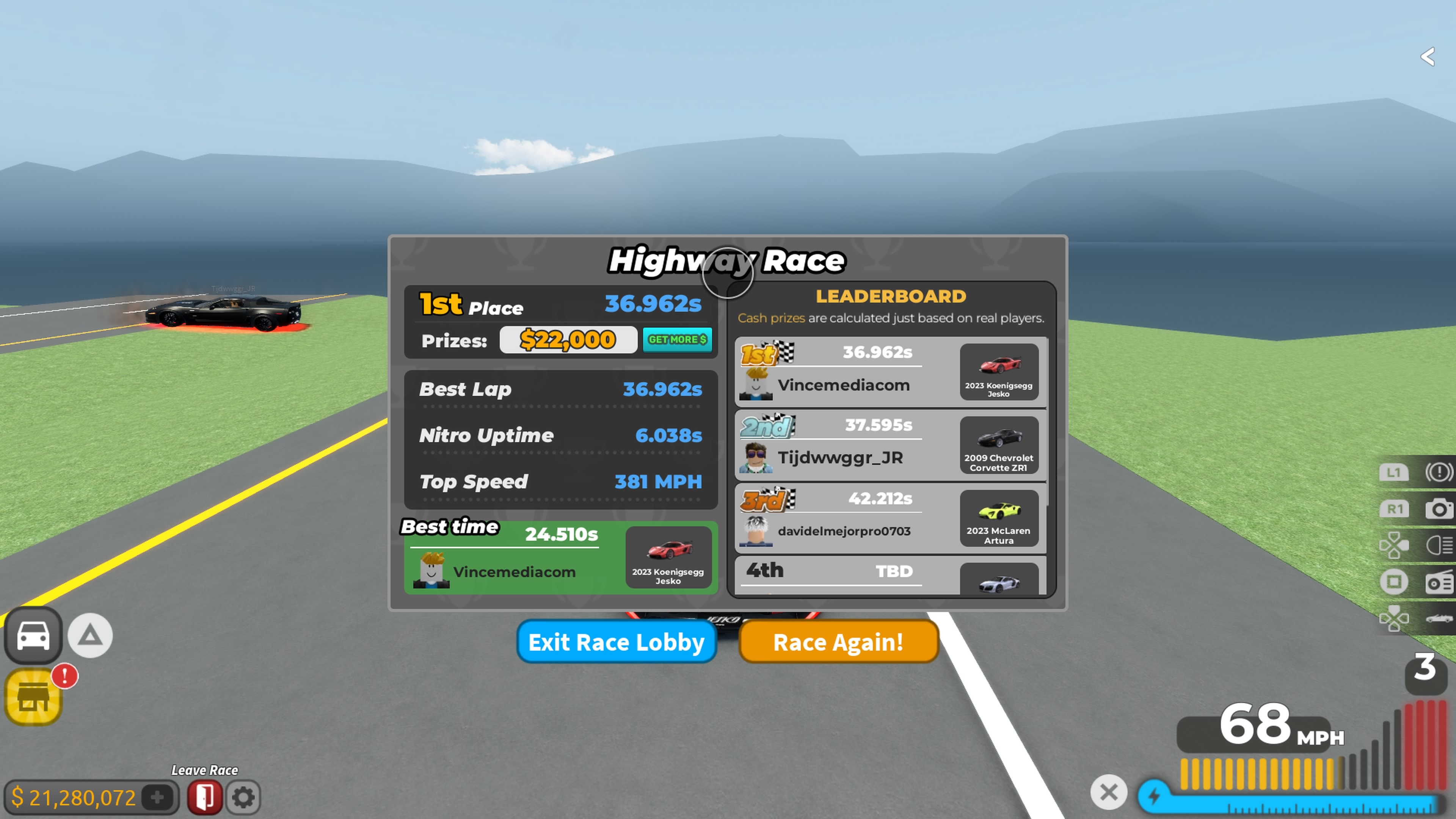Exit the race lobby

pos(616,642)
